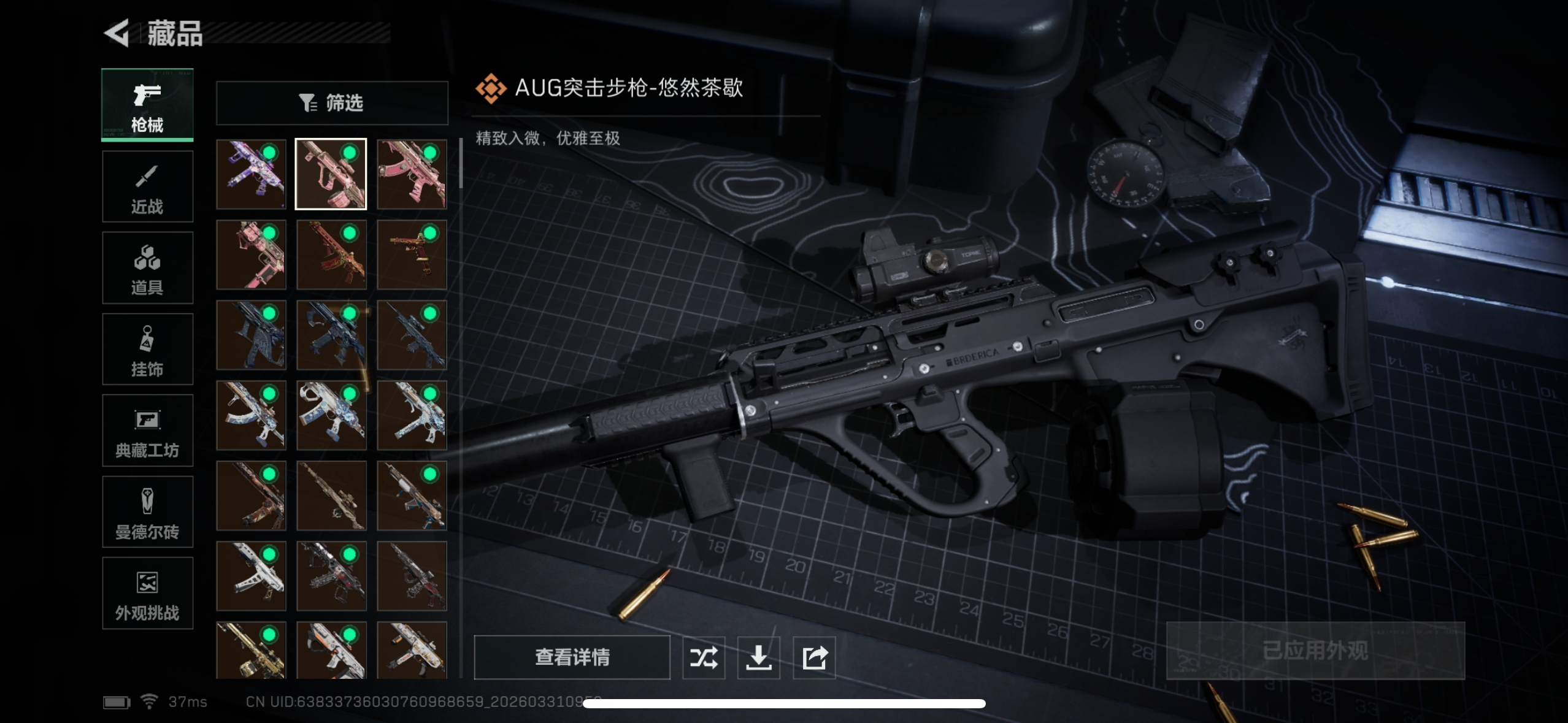This screenshot has width=1568, height=723.
Task: Select the 枪械 (firearms) category icon
Action: [x=147, y=104]
